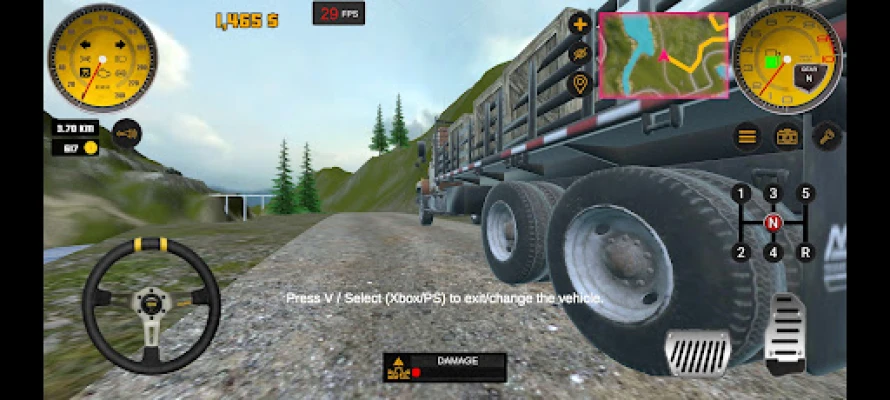Toggle the crossed-out eye visibility icon
The image size is (890, 400).
(578, 54)
